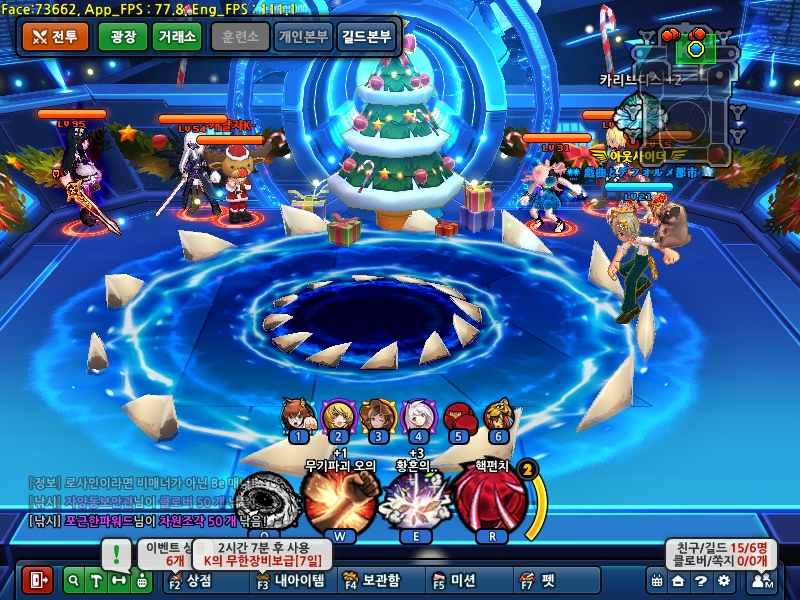Open the 전투 battle menu

click(x=55, y=37)
